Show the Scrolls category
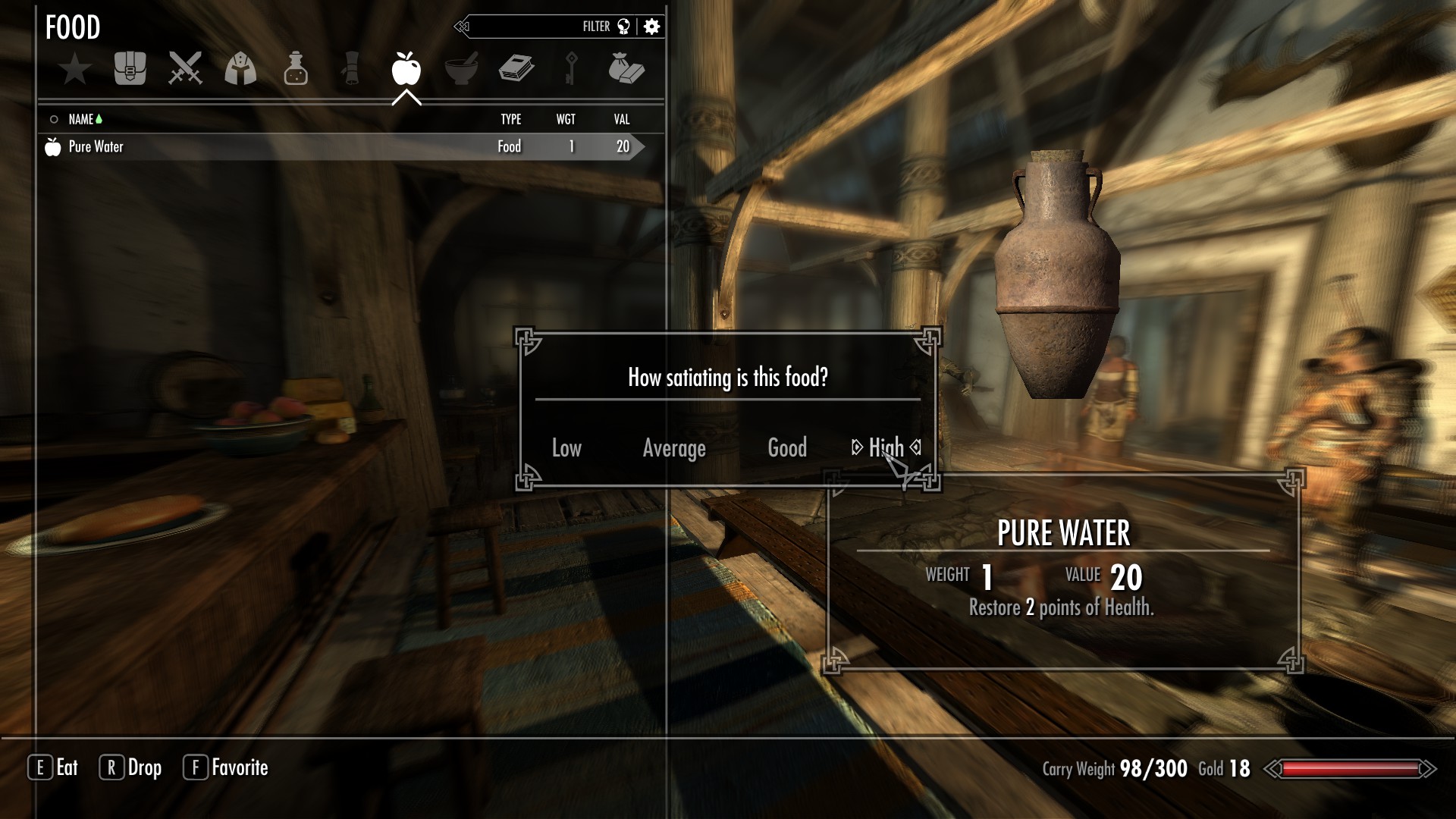 (351, 69)
